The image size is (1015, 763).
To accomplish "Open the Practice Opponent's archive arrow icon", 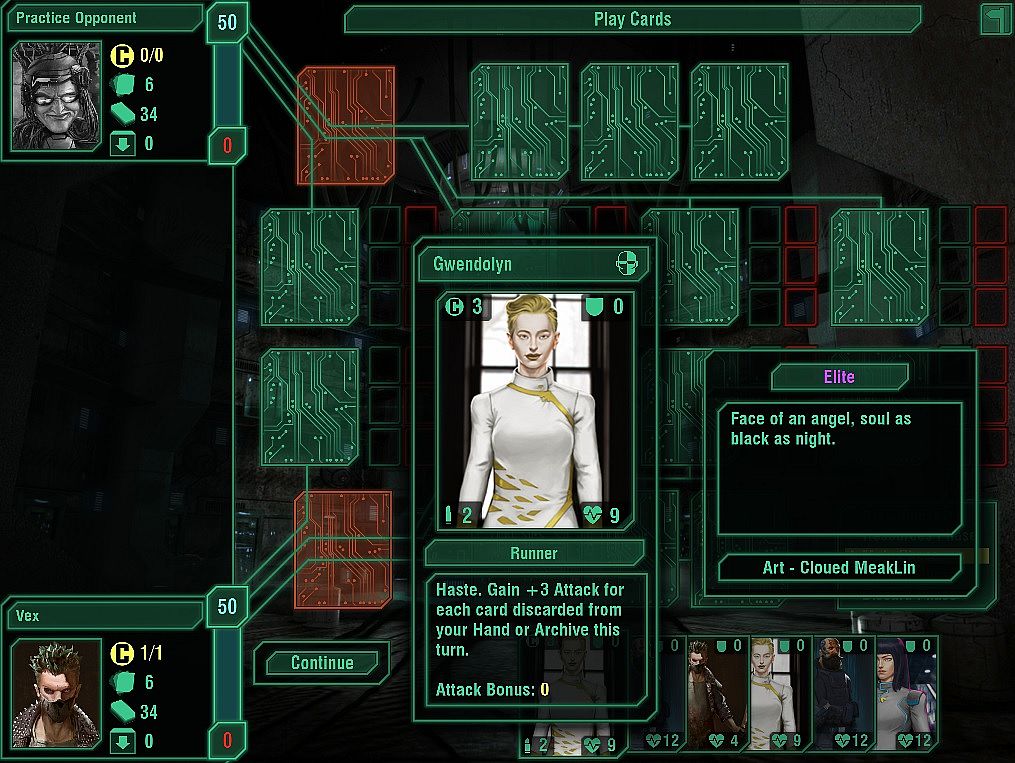I will click(x=122, y=144).
